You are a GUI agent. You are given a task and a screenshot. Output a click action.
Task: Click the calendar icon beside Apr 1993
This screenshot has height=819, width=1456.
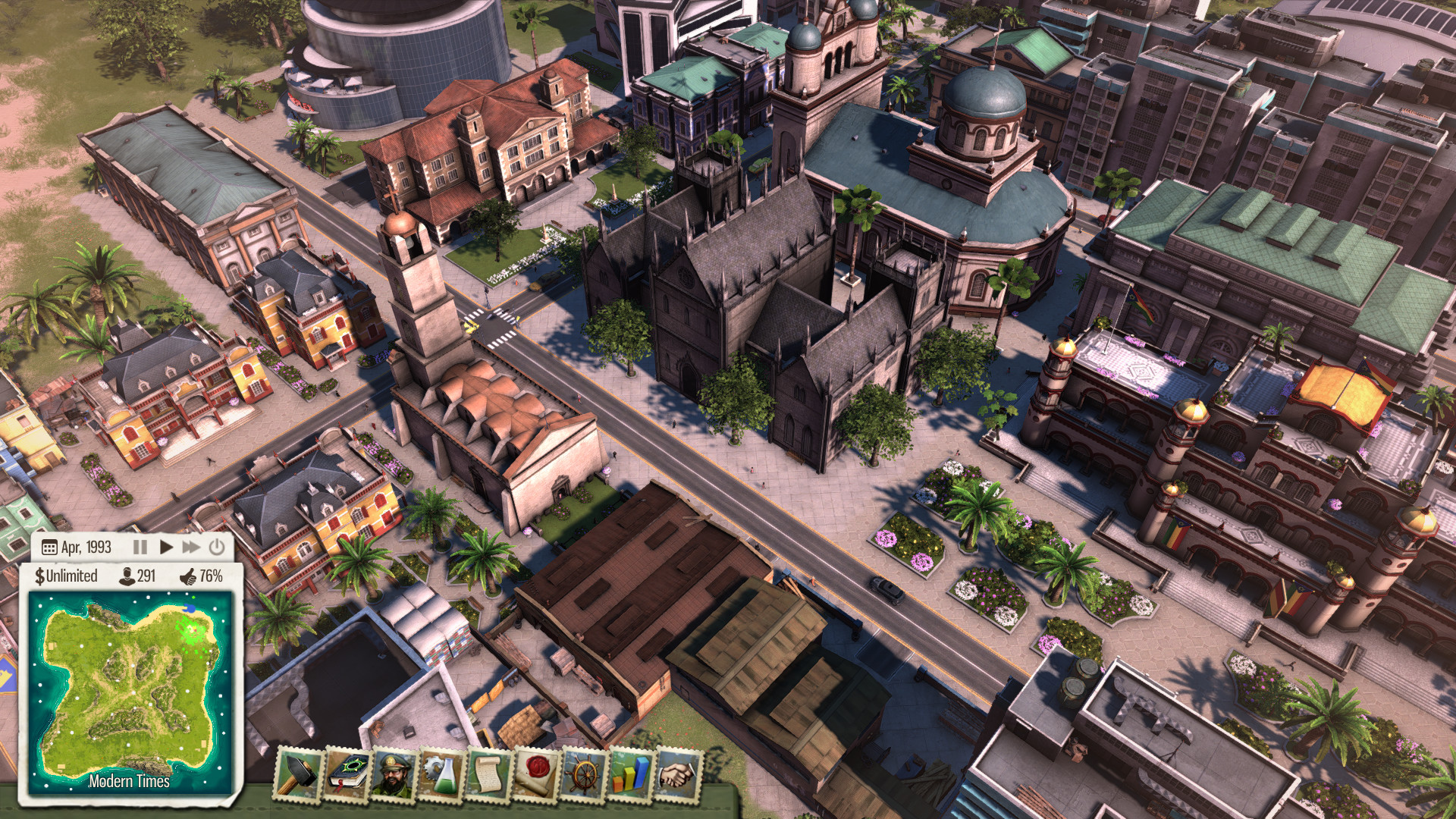(x=49, y=548)
